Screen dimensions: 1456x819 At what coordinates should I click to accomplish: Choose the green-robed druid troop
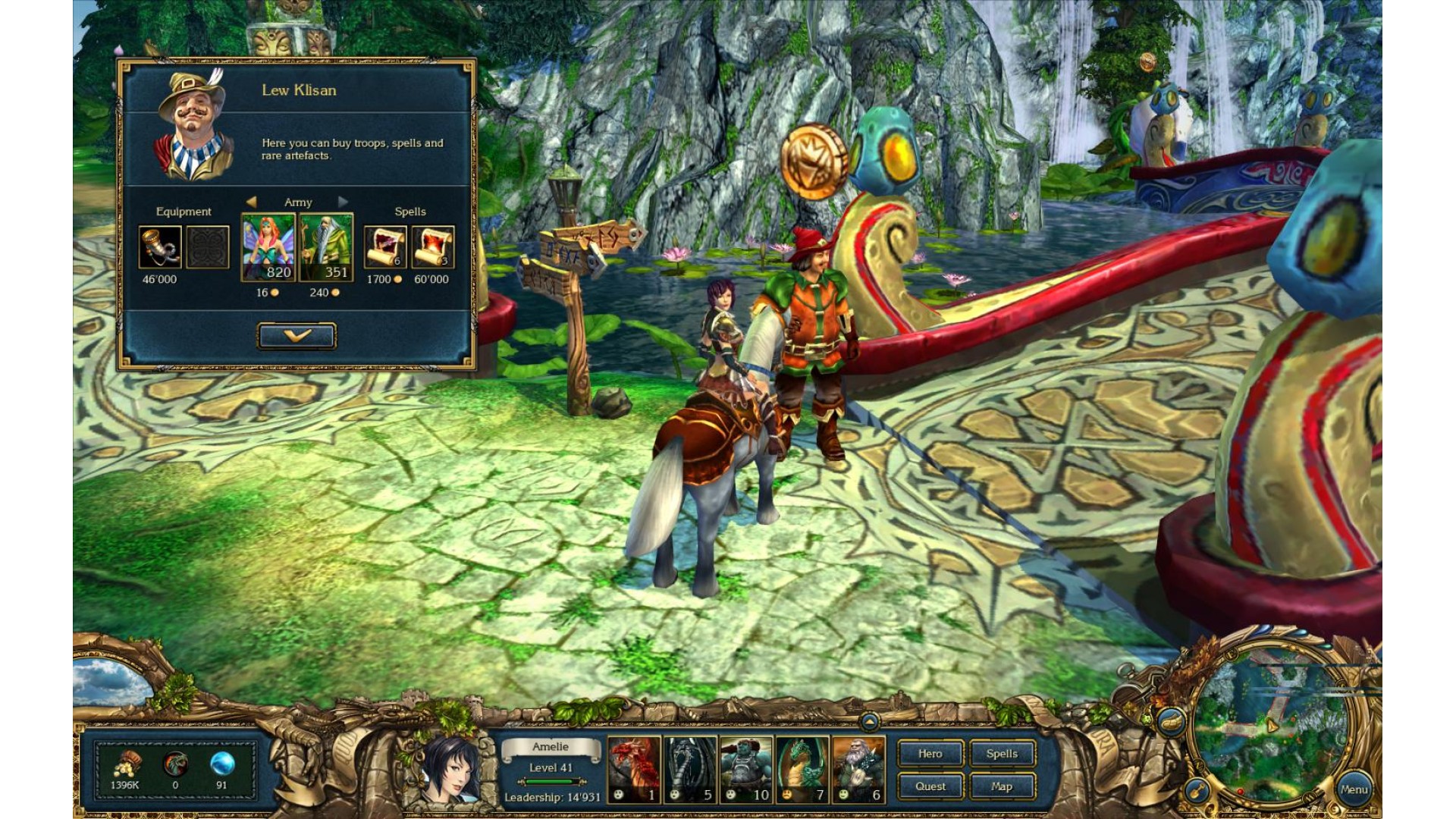click(x=326, y=247)
